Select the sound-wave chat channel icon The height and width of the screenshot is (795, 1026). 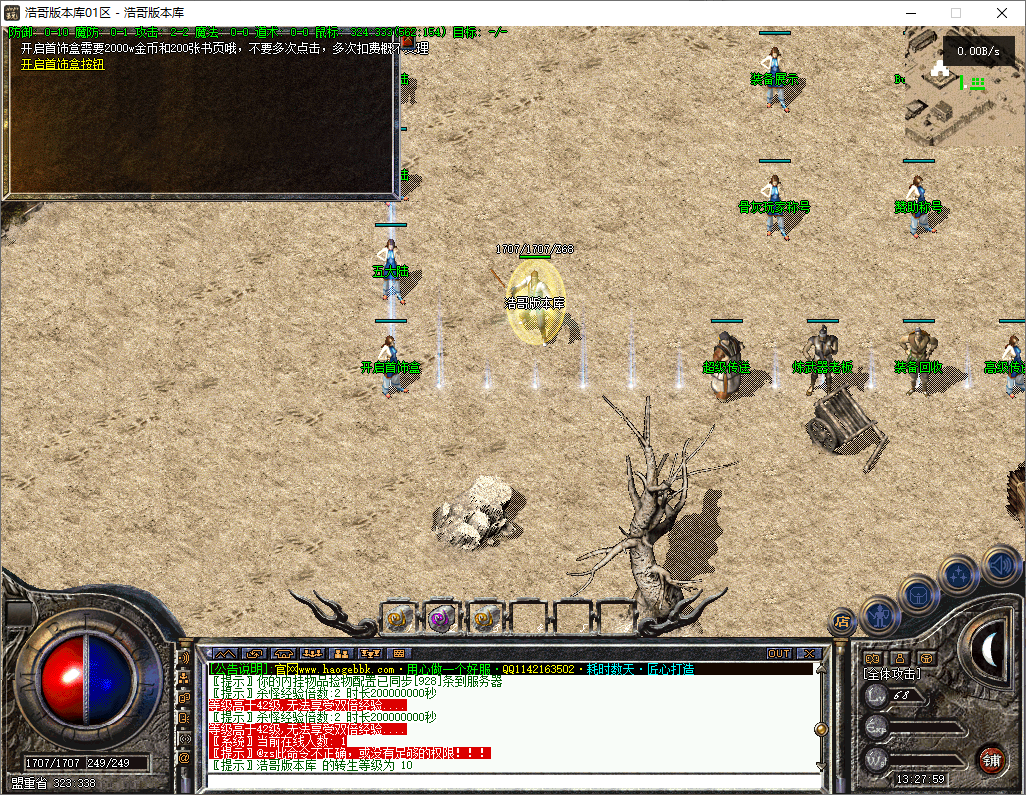[x=184, y=658]
